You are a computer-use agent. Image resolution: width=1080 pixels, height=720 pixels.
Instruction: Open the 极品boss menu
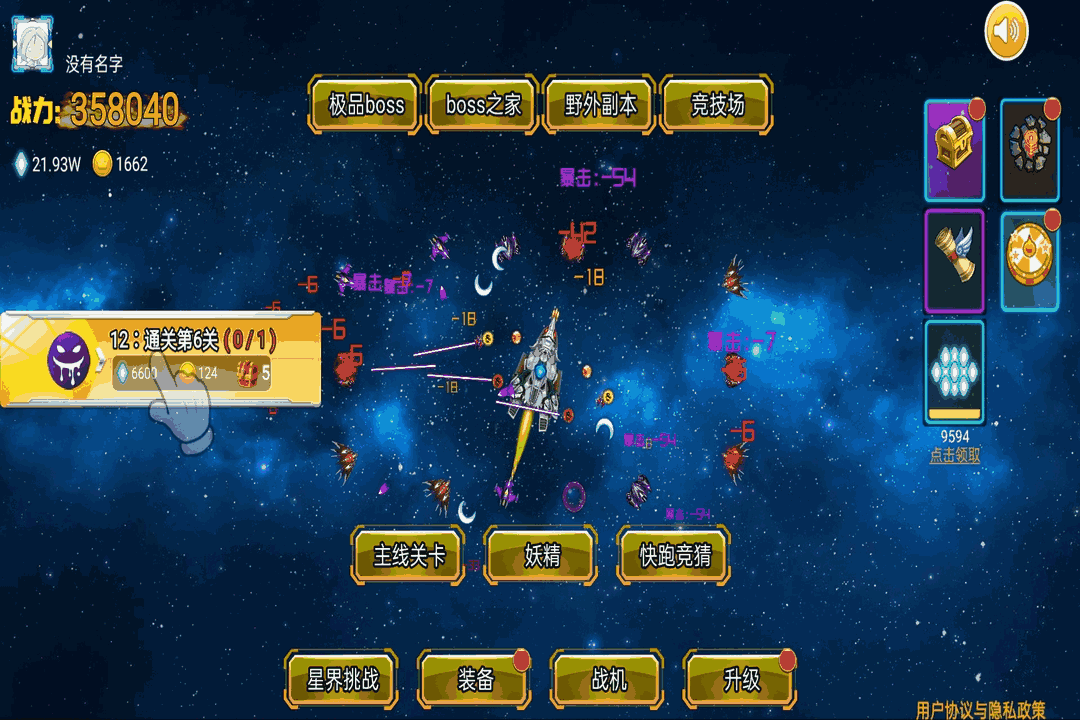(x=367, y=105)
